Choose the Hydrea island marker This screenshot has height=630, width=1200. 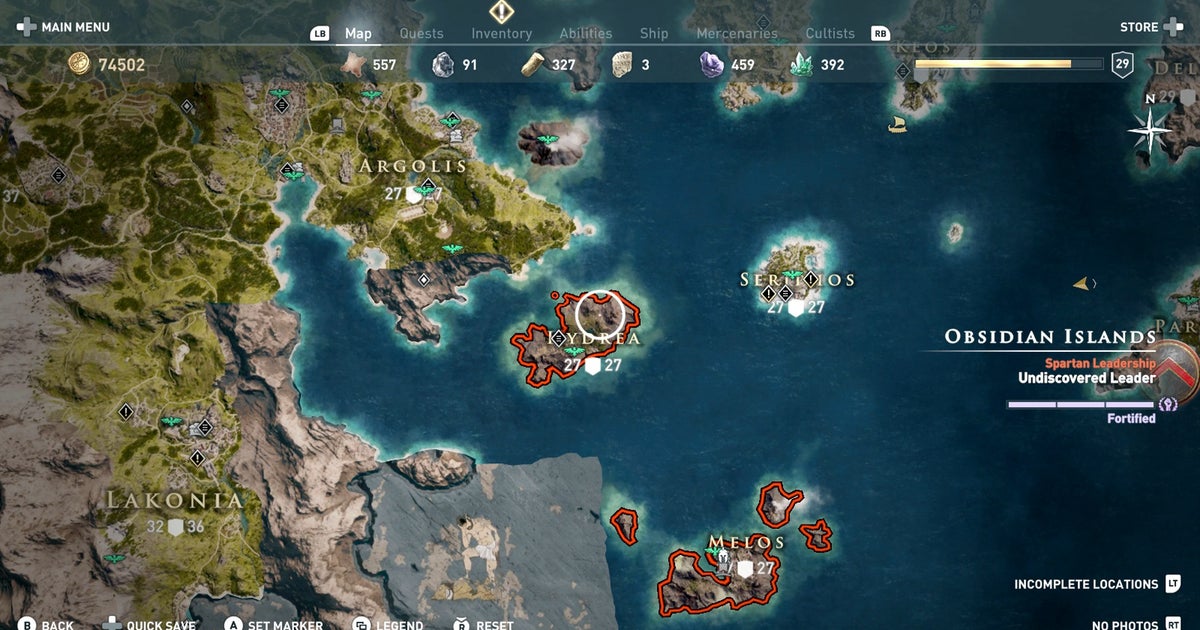[600, 314]
